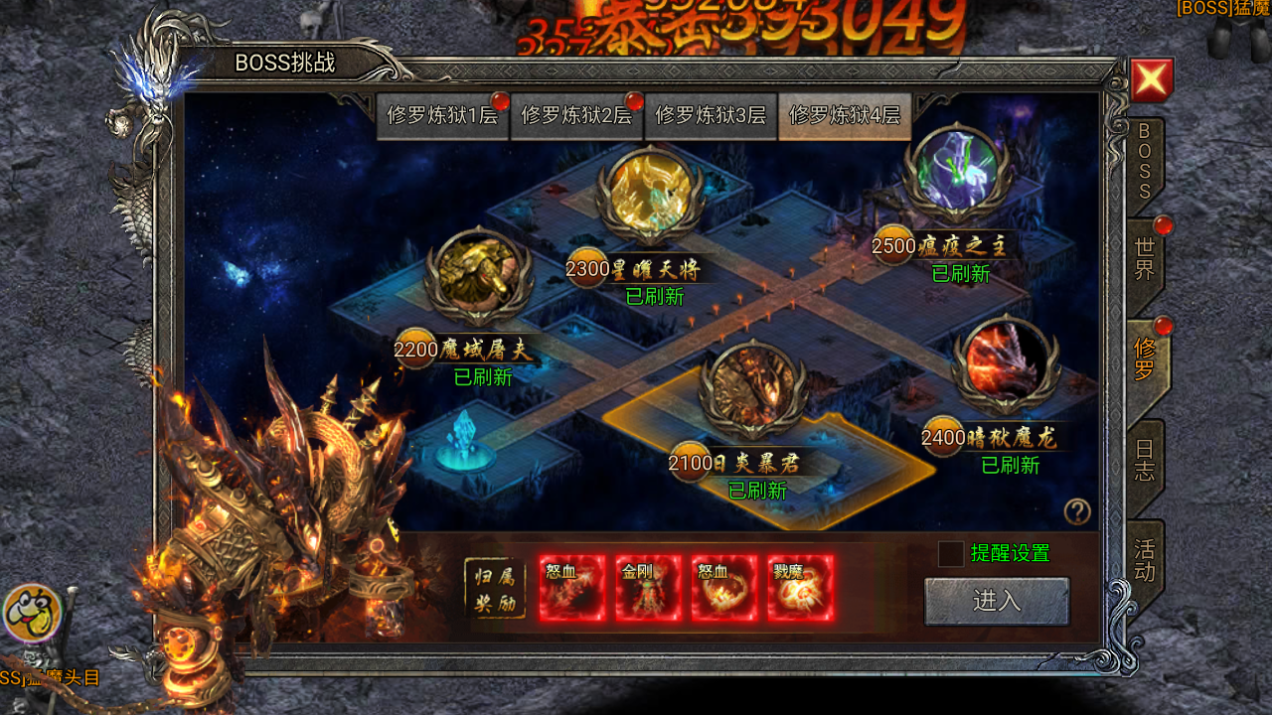Image resolution: width=1272 pixels, height=715 pixels.
Task: Click the 进入 button
Action: [996, 601]
